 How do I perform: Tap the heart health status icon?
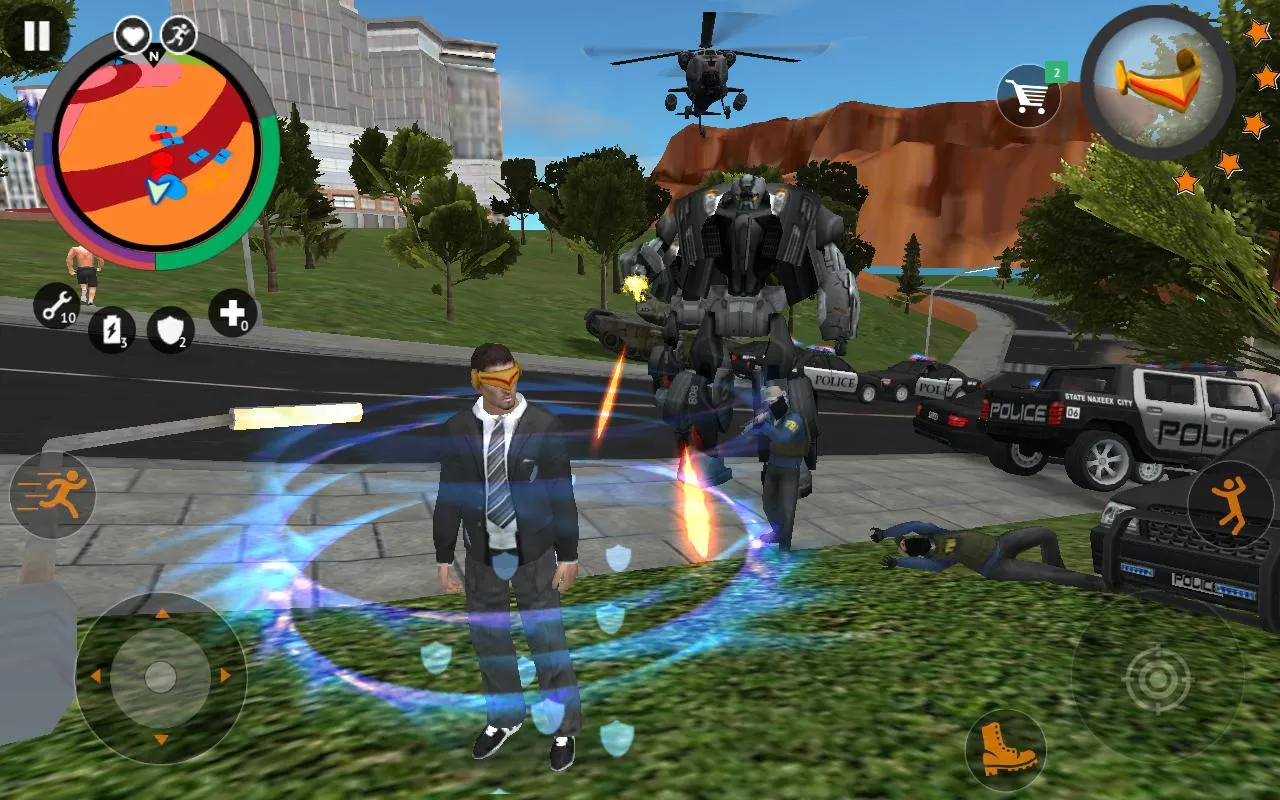(131, 33)
